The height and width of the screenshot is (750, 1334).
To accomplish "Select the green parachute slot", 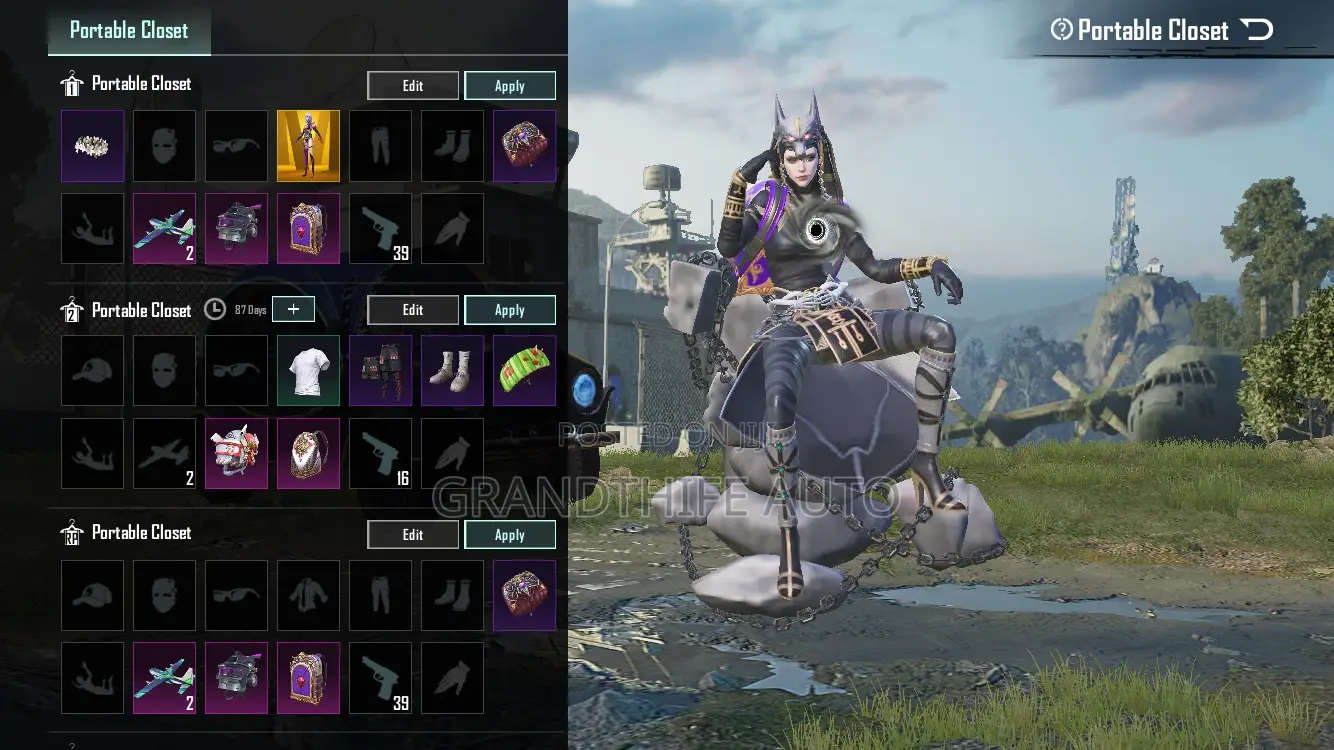I will [524, 370].
